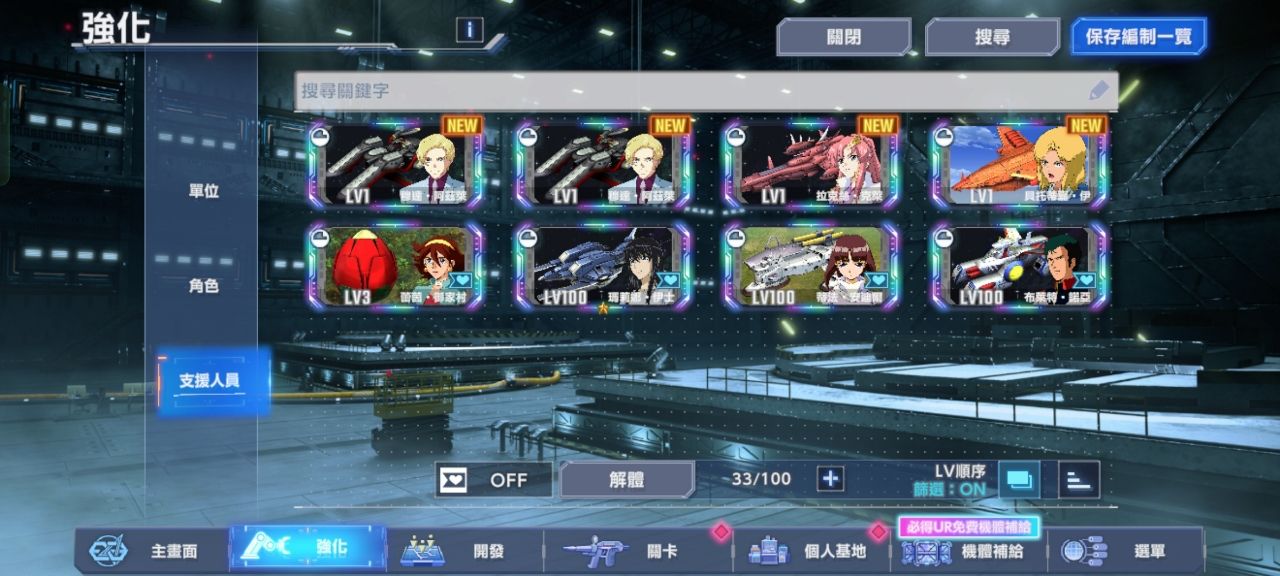The width and height of the screenshot is (1280, 576).
Task: Choose the orange ship supporter card
Action: [x=1019, y=165]
